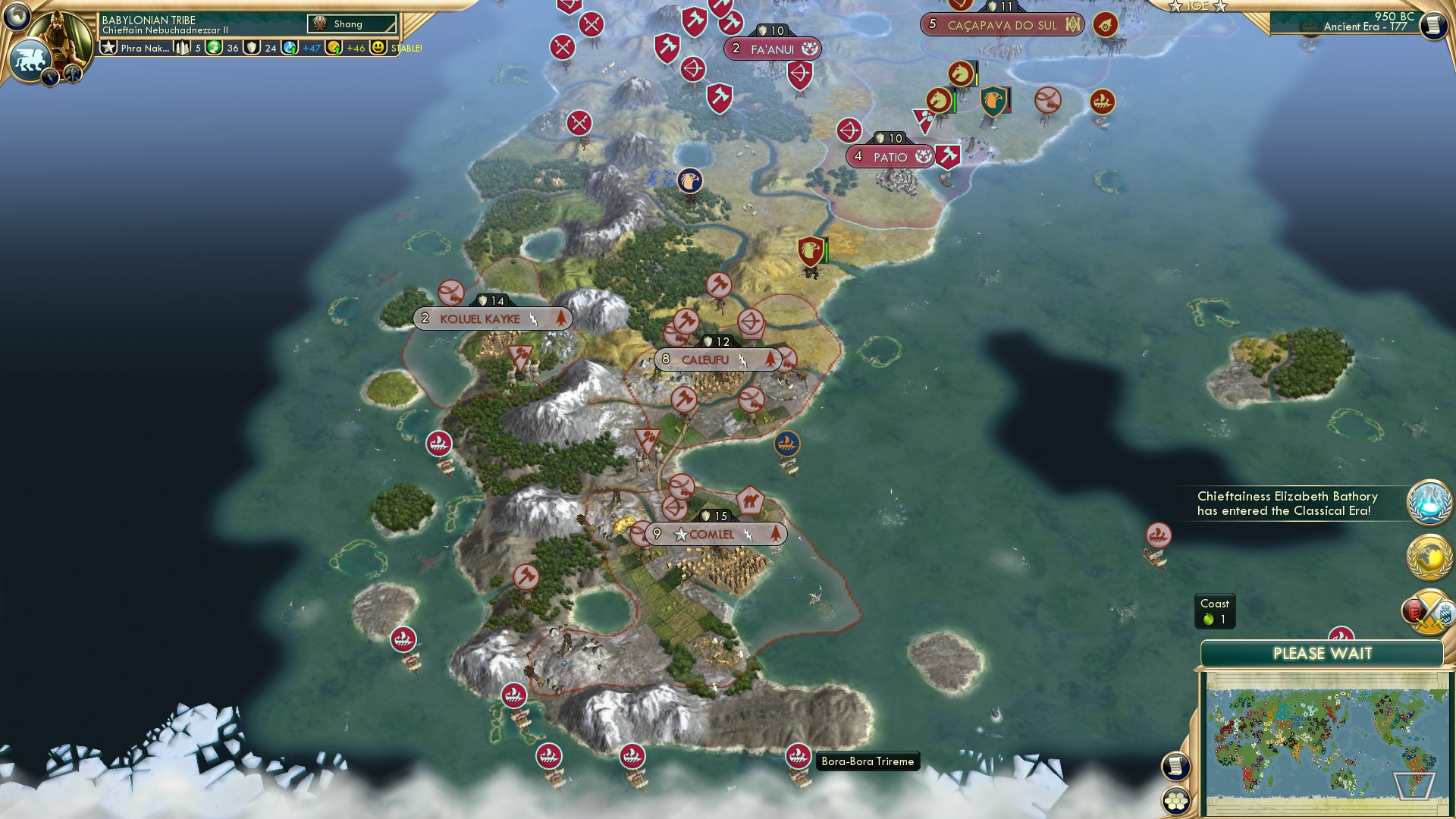Toggle the IGE editor at the top of screen
Image resolution: width=1456 pixels, height=819 pixels.
coord(1197,6)
